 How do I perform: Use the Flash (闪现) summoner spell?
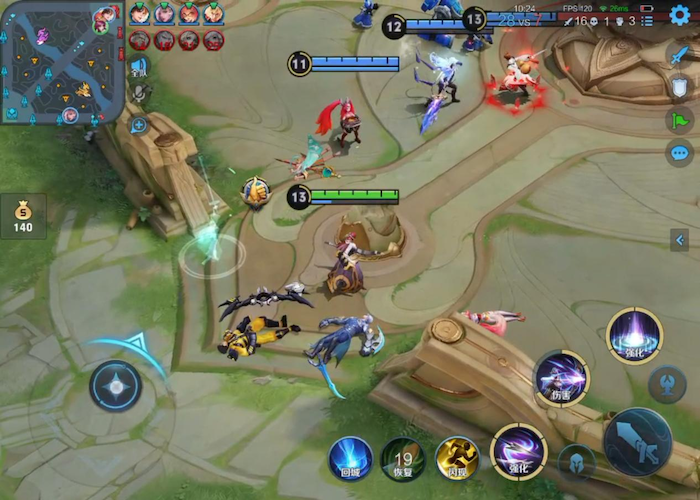coord(457,459)
